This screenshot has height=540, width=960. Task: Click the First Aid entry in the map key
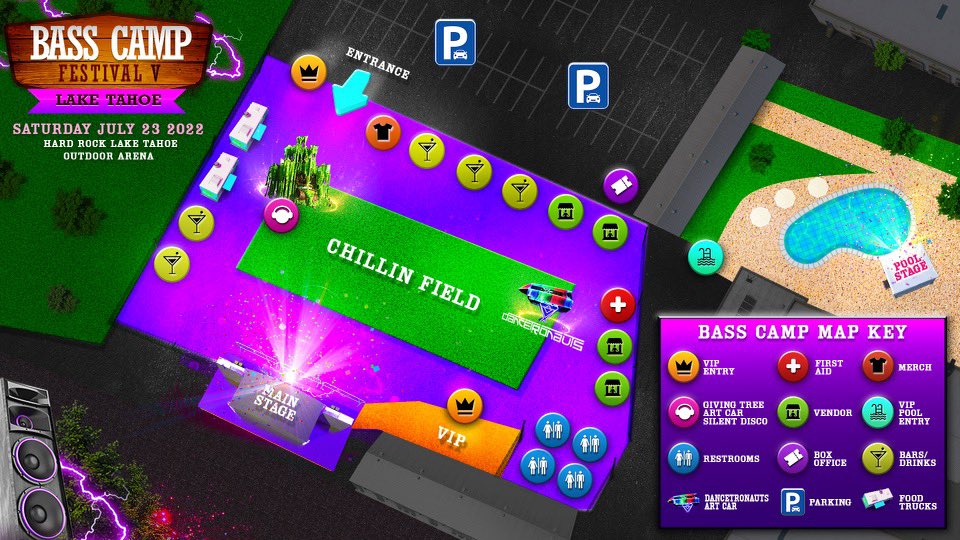tap(795, 367)
